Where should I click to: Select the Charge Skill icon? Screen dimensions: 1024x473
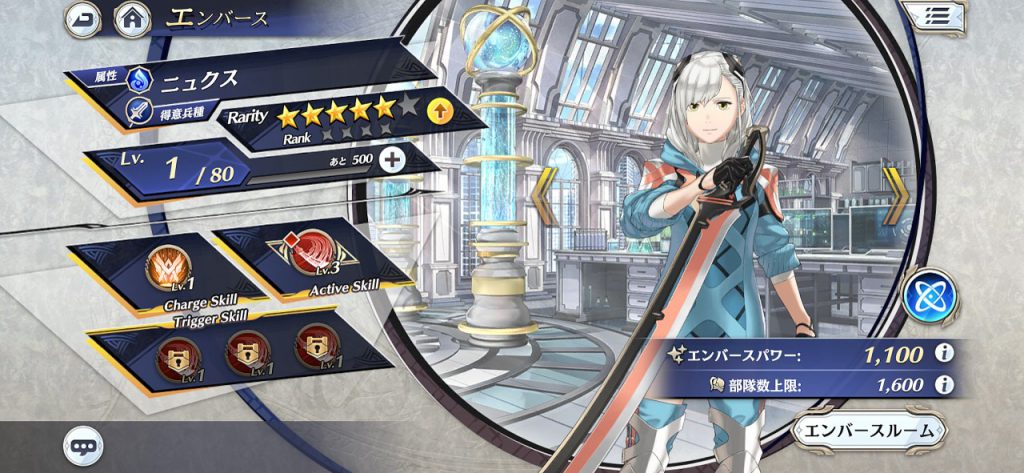coord(164,268)
